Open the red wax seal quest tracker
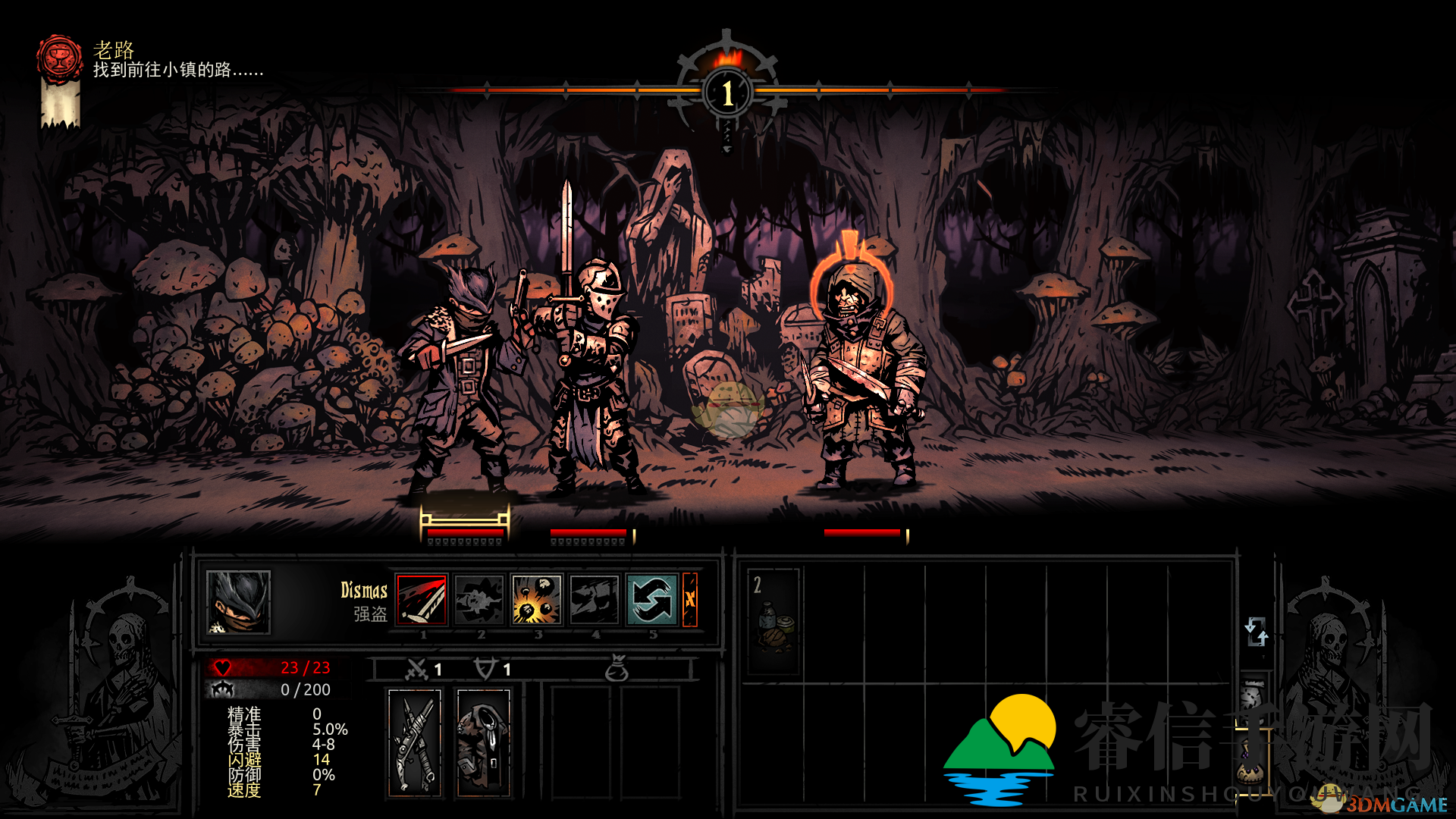 pos(60,59)
